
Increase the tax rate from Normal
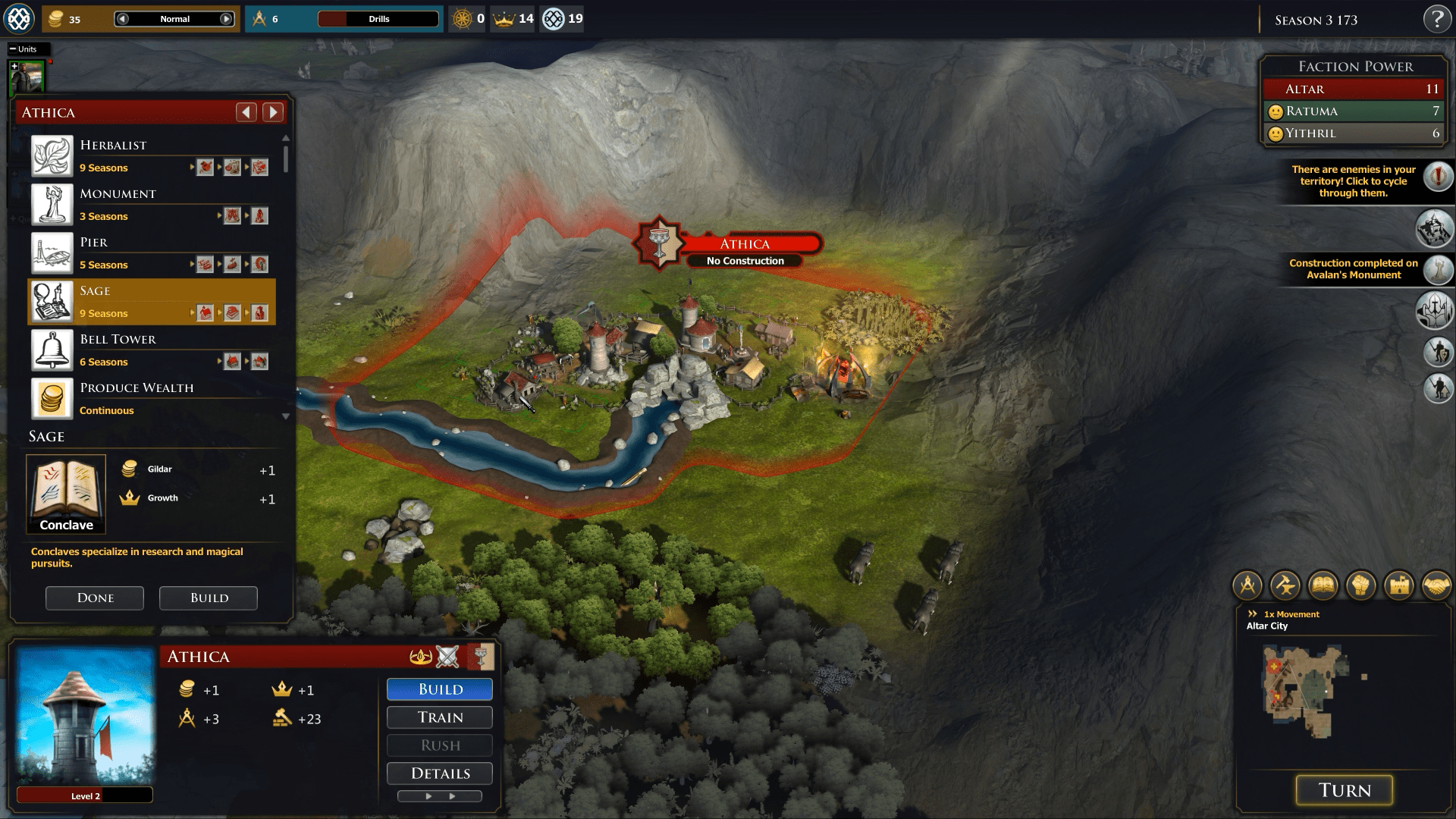coord(227,19)
